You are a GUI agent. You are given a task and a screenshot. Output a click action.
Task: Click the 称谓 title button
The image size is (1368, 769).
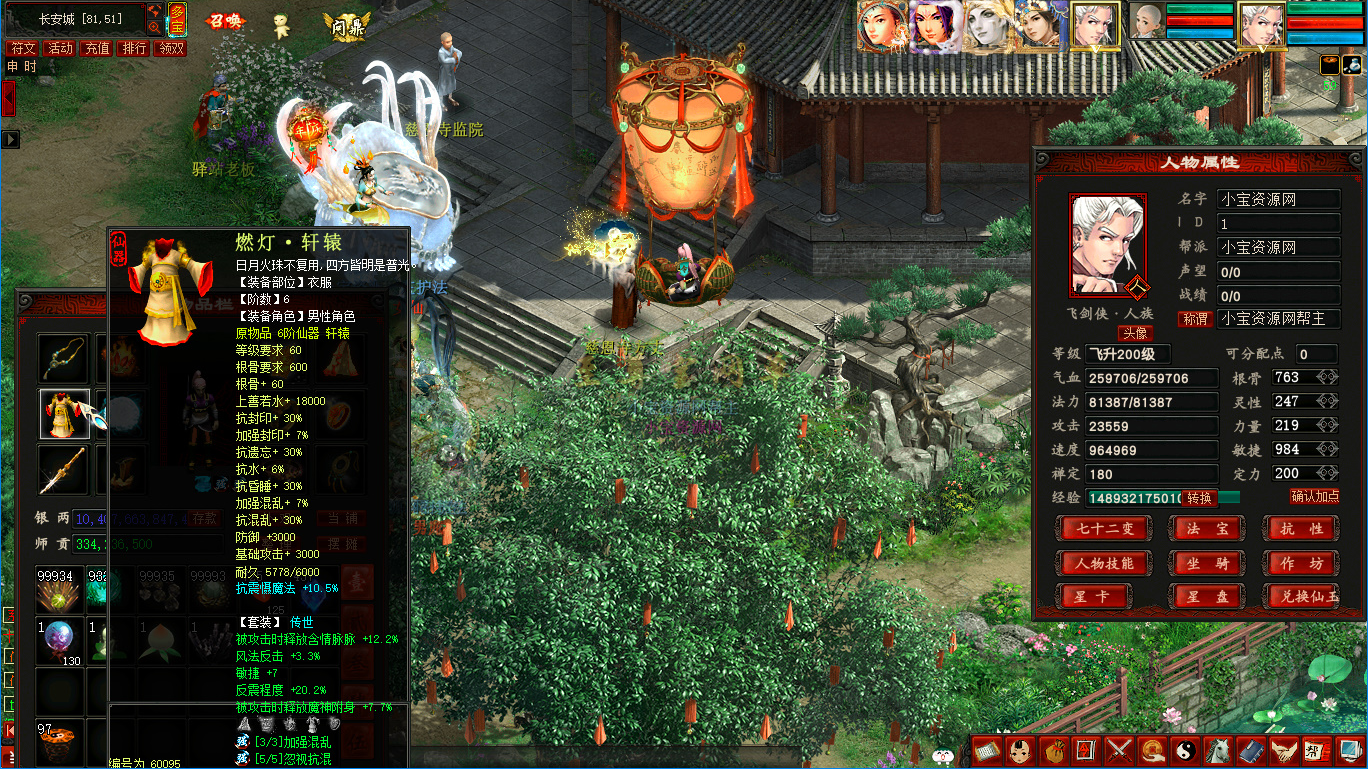click(1195, 319)
